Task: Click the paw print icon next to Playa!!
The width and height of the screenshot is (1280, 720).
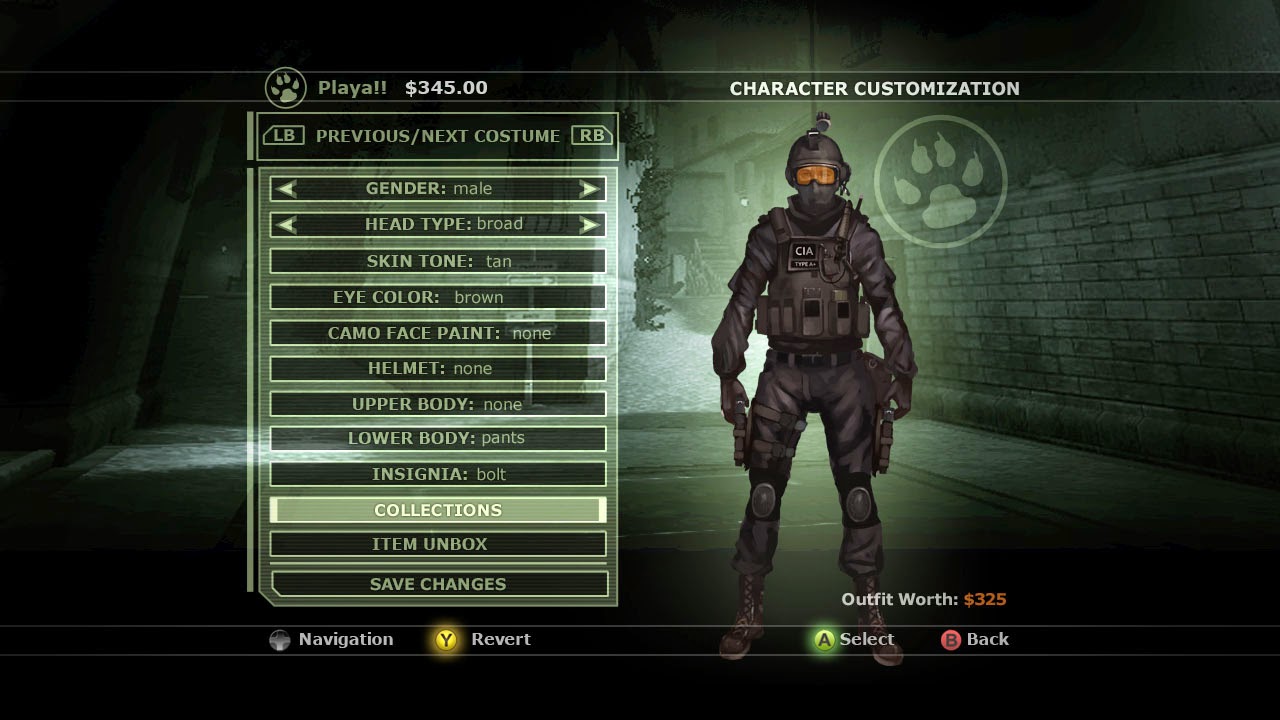Action: pos(284,88)
